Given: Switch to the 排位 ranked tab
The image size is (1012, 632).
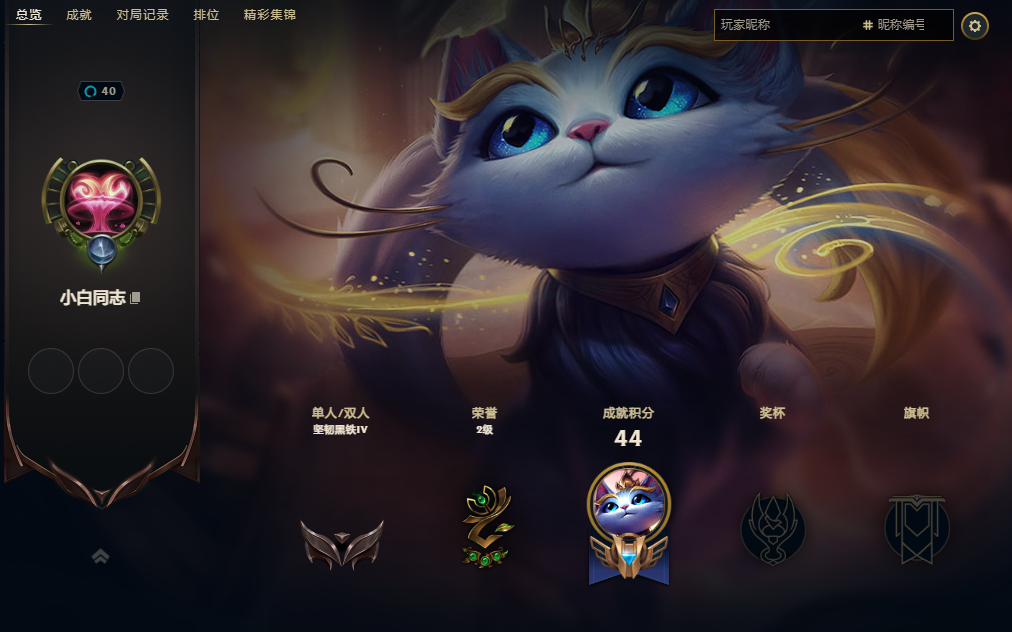Looking at the screenshot, I should (x=206, y=15).
